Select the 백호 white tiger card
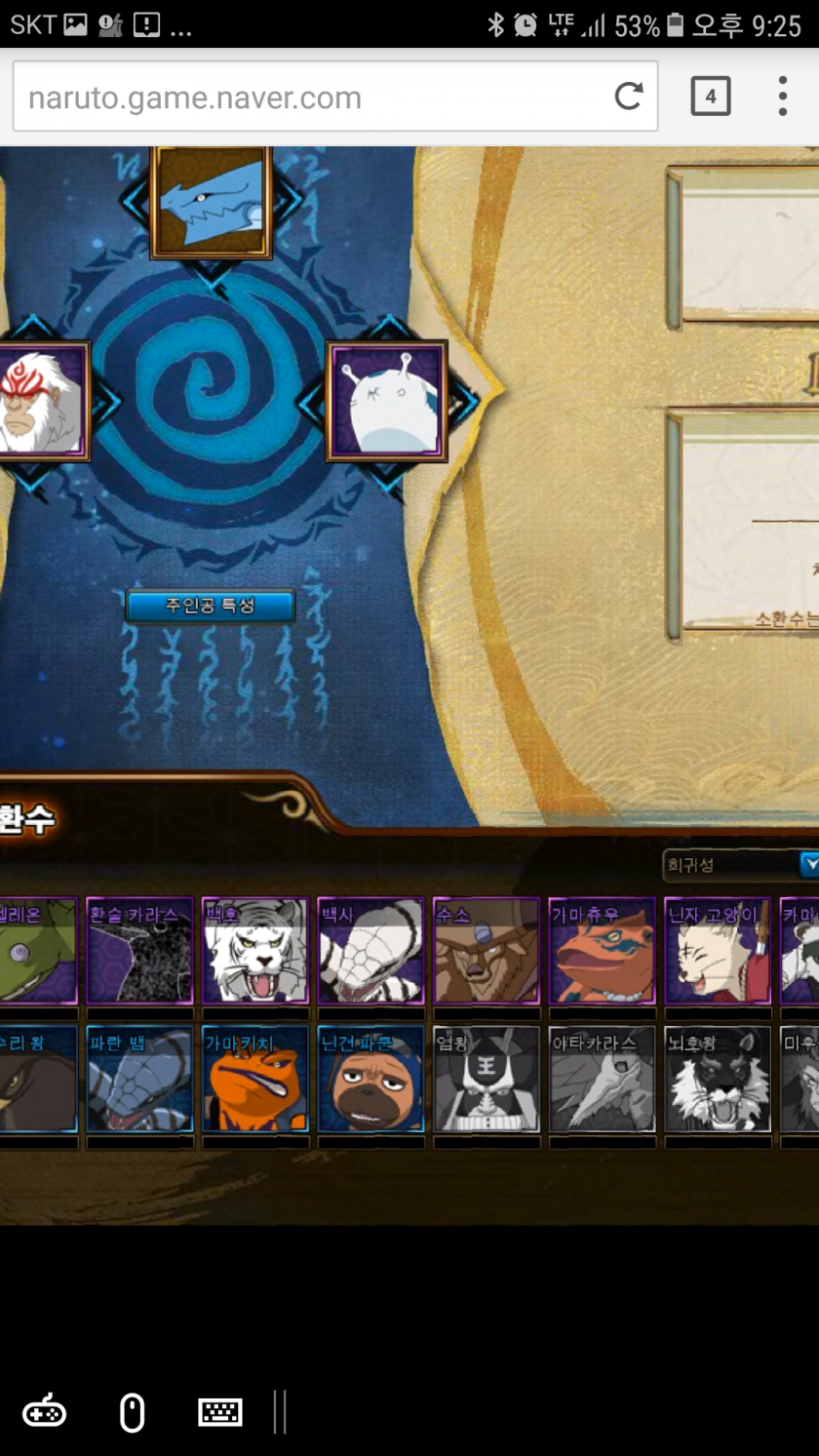Image resolution: width=819 pixels, height=1456 pixels. click(255, 952)
